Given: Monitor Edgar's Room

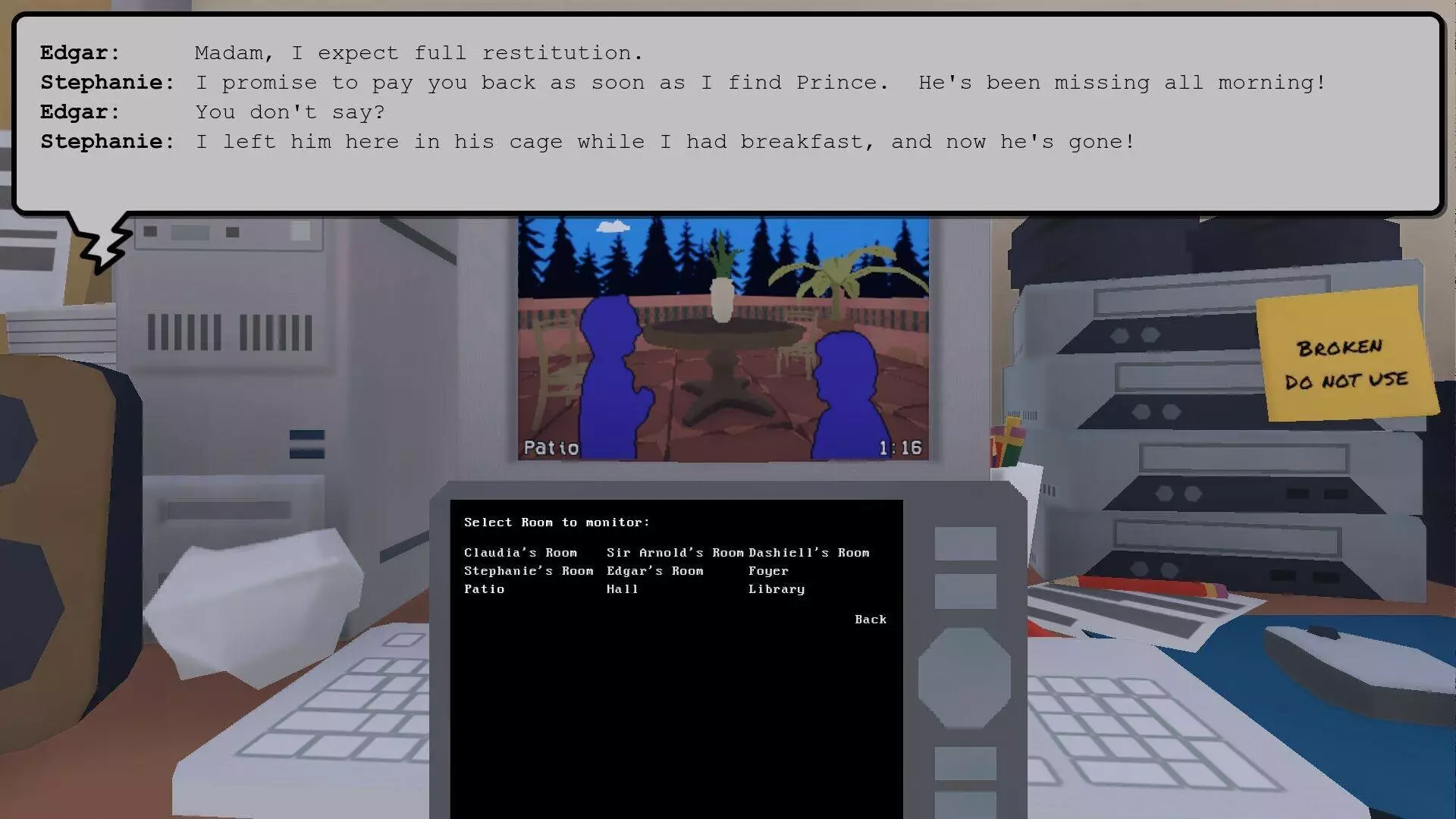Looking at the screenshot, I should pyautogui.click(x=655, y=570).
